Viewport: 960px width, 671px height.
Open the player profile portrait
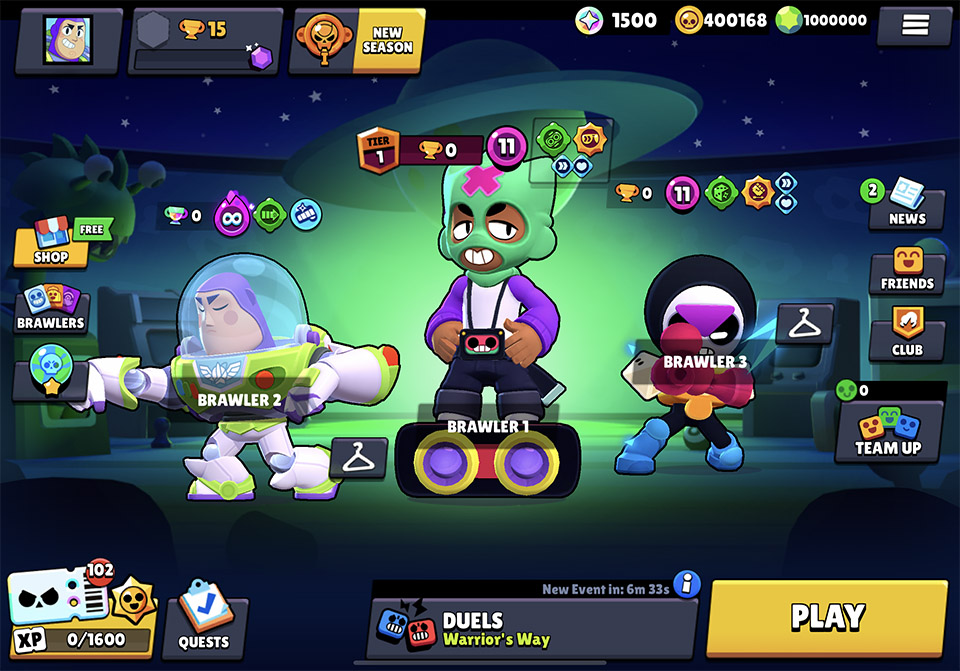click(68, 40)
